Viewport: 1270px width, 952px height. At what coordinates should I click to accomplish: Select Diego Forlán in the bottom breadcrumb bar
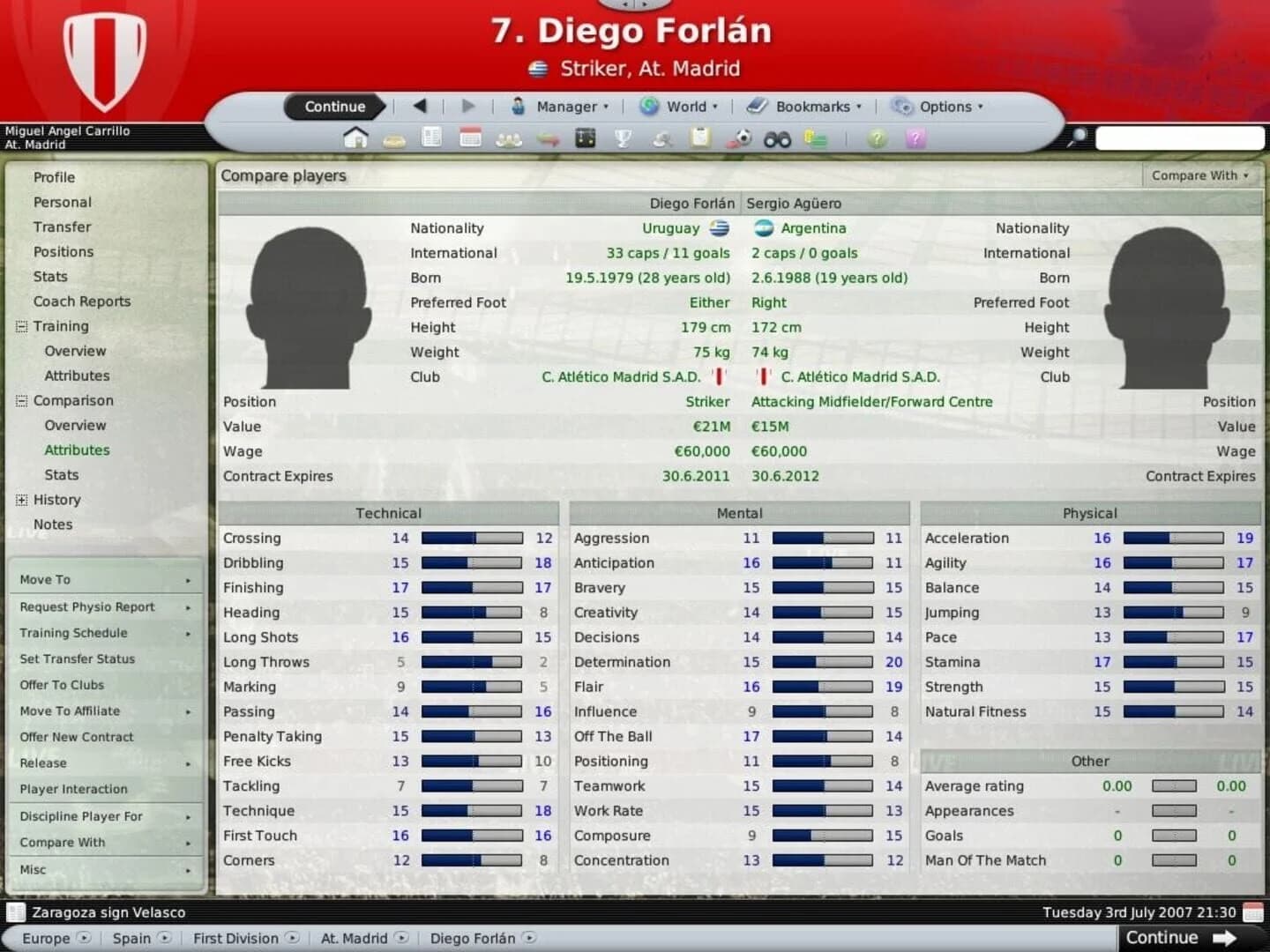tap(473, 938)
